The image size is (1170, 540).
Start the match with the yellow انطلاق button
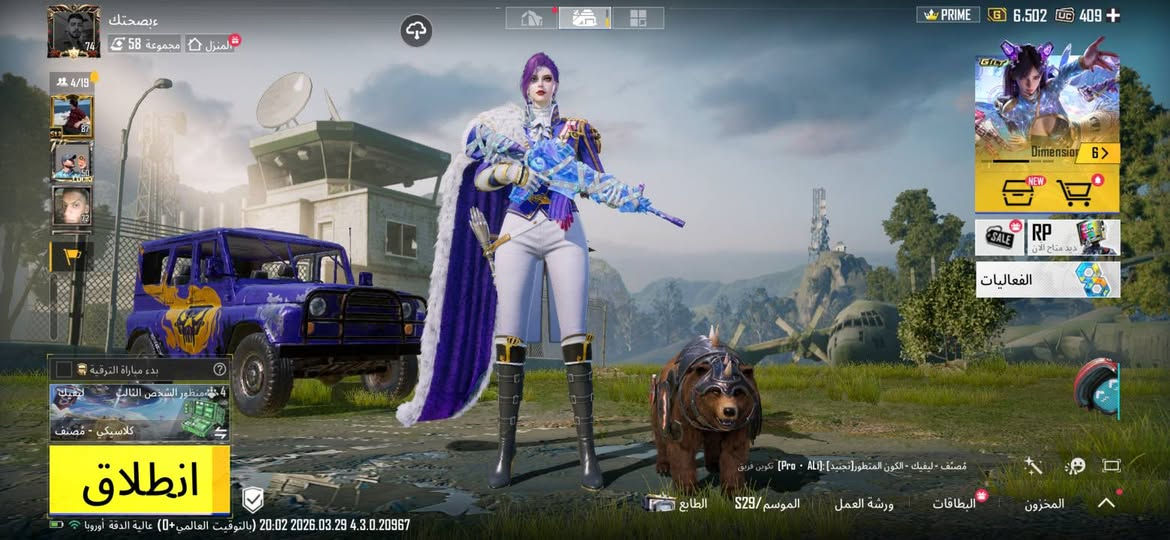[140, 481]
